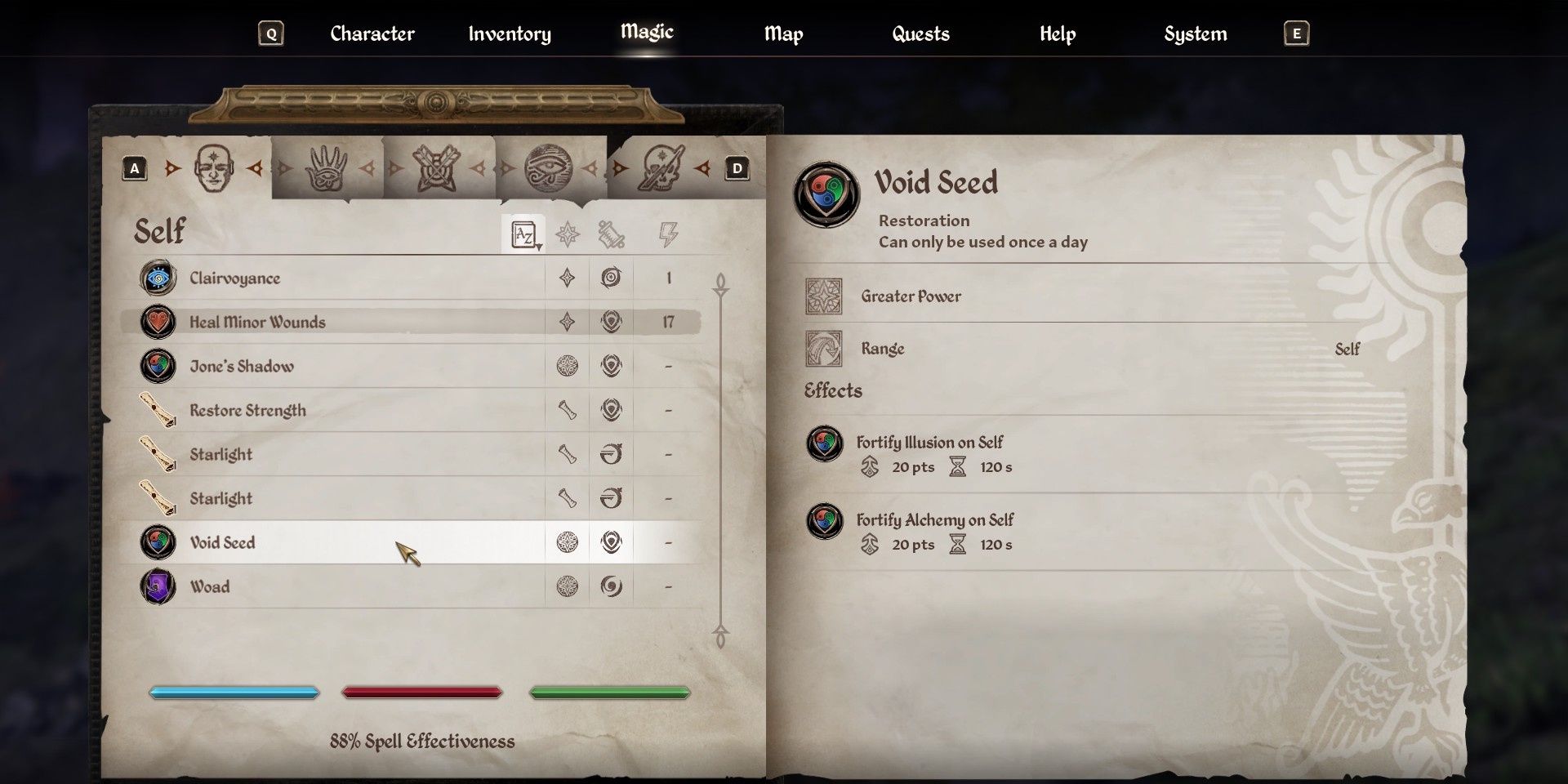Open the crossed arrows target spell tab

point(437,168)
